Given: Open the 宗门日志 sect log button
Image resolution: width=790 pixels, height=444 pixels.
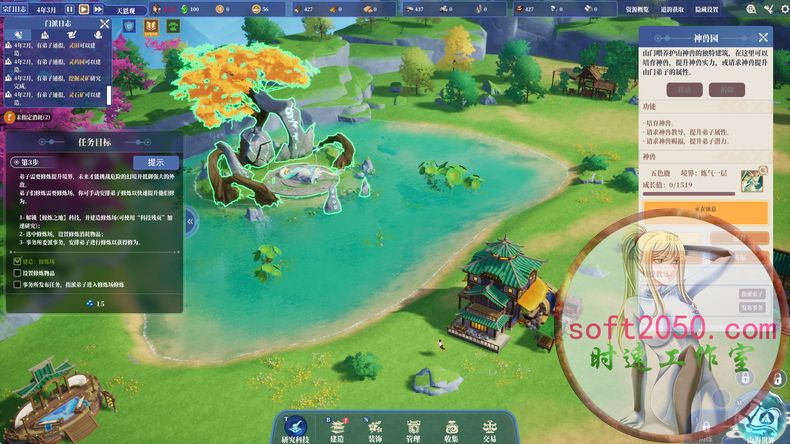Looking at the screenshot, I should (14, 7).
